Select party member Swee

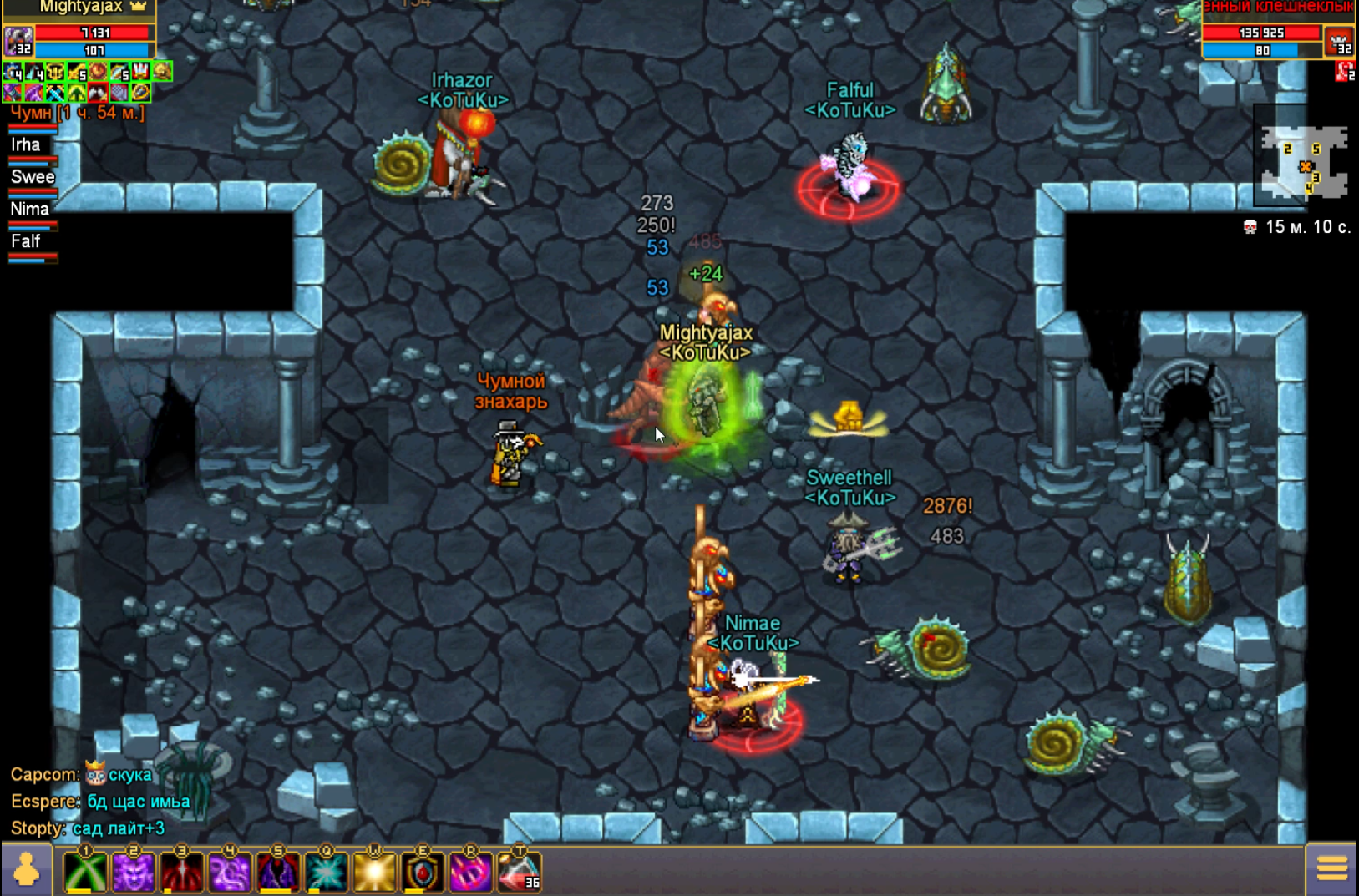pyautogui.click(x=33, y=177)
